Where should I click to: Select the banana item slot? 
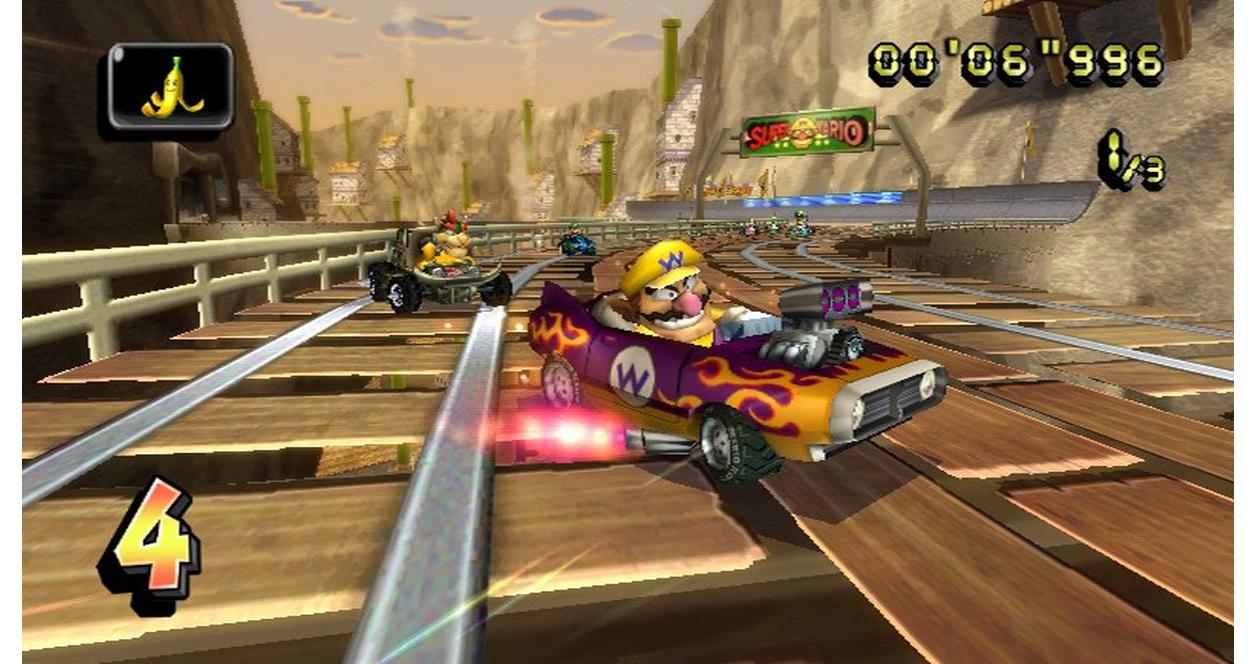click(170, 88)
